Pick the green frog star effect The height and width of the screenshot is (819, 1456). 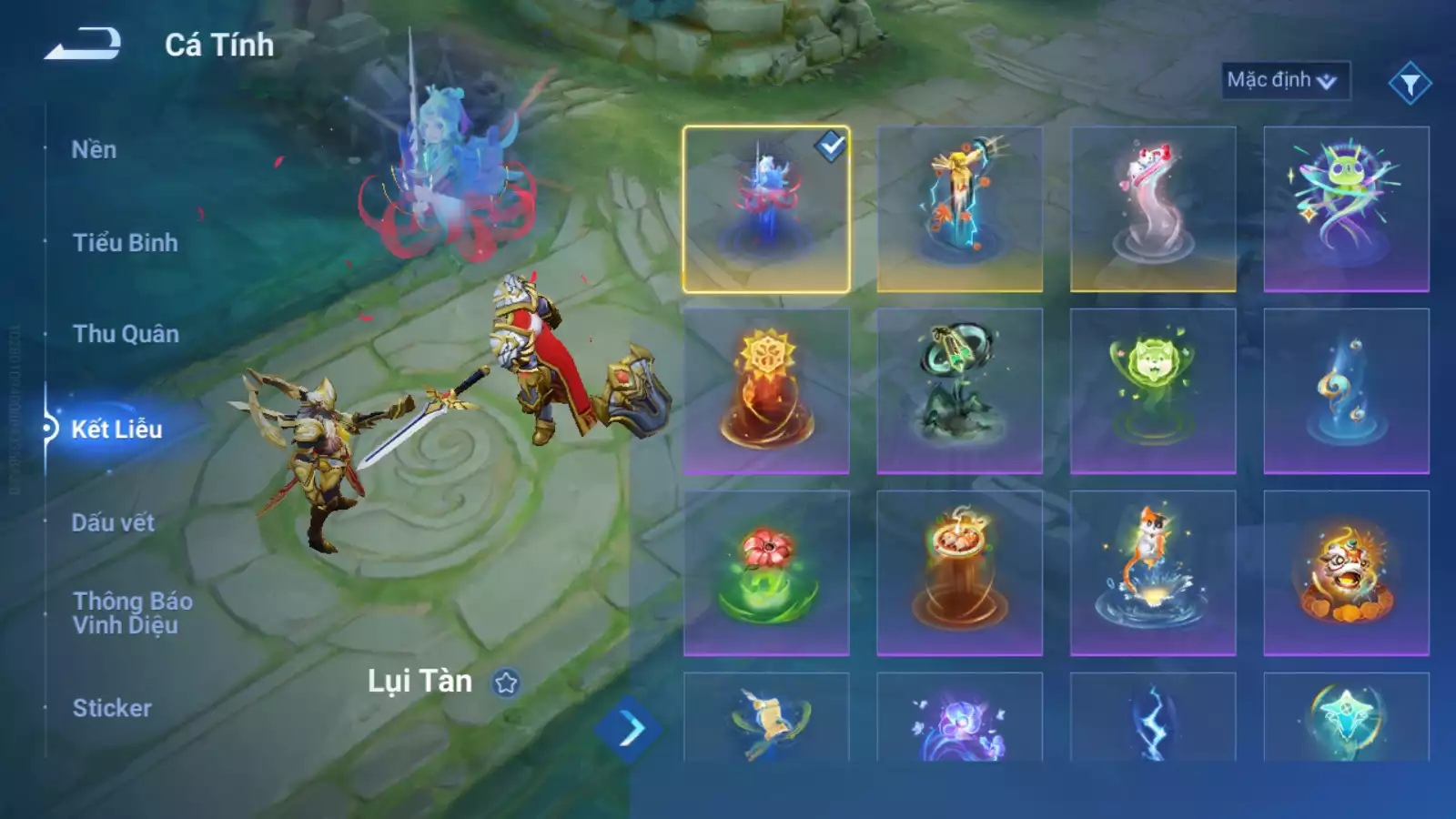tap(1346, 209)
